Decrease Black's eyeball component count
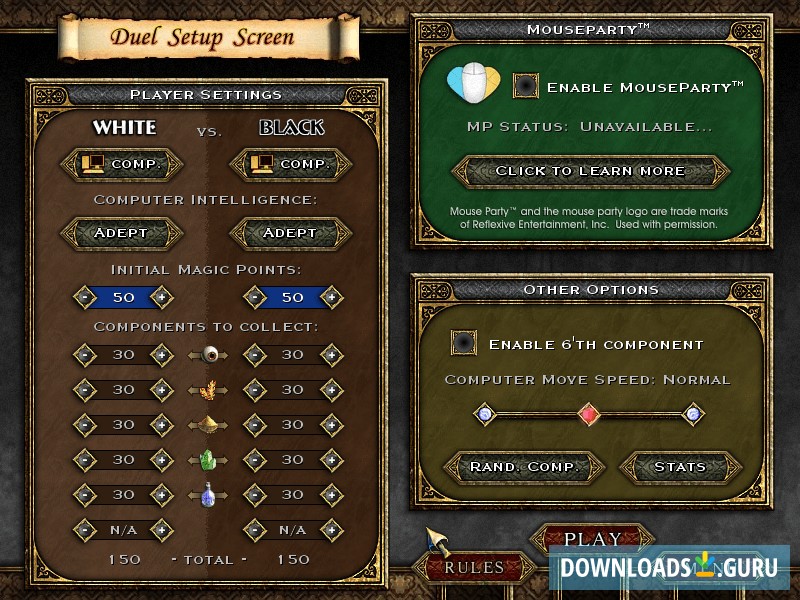The width and height of the screenshot is (800, 600). point(254,354)
